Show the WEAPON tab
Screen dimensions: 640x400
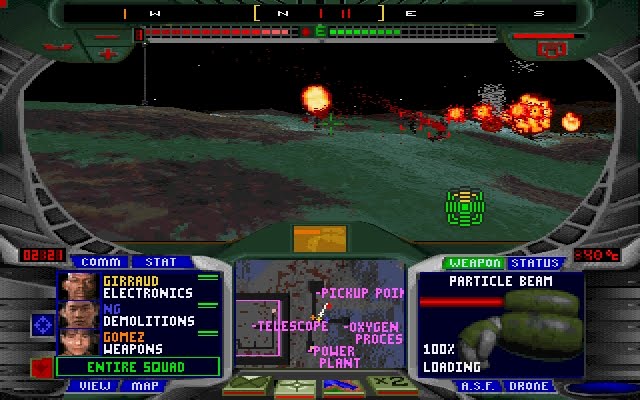point(474,263)
